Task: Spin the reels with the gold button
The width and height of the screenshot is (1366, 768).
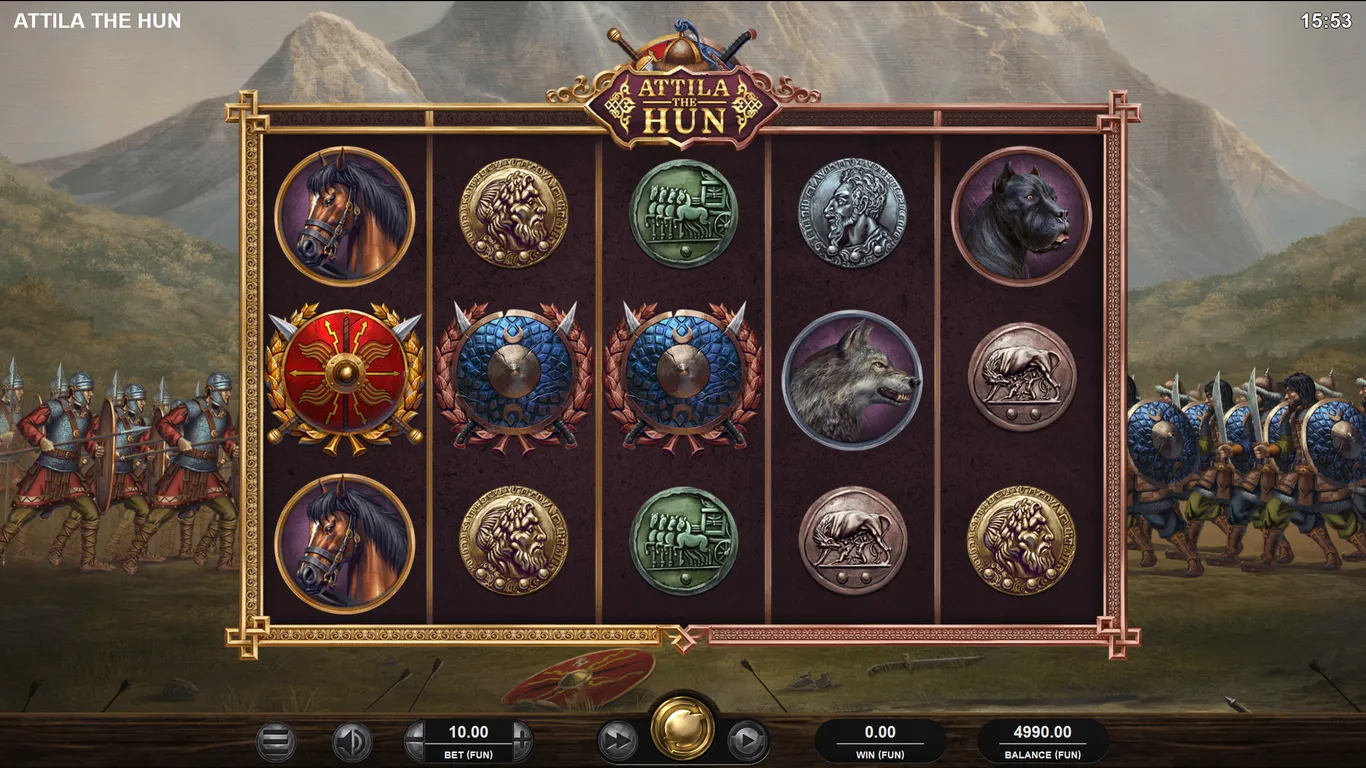Action: pos(683,728)
